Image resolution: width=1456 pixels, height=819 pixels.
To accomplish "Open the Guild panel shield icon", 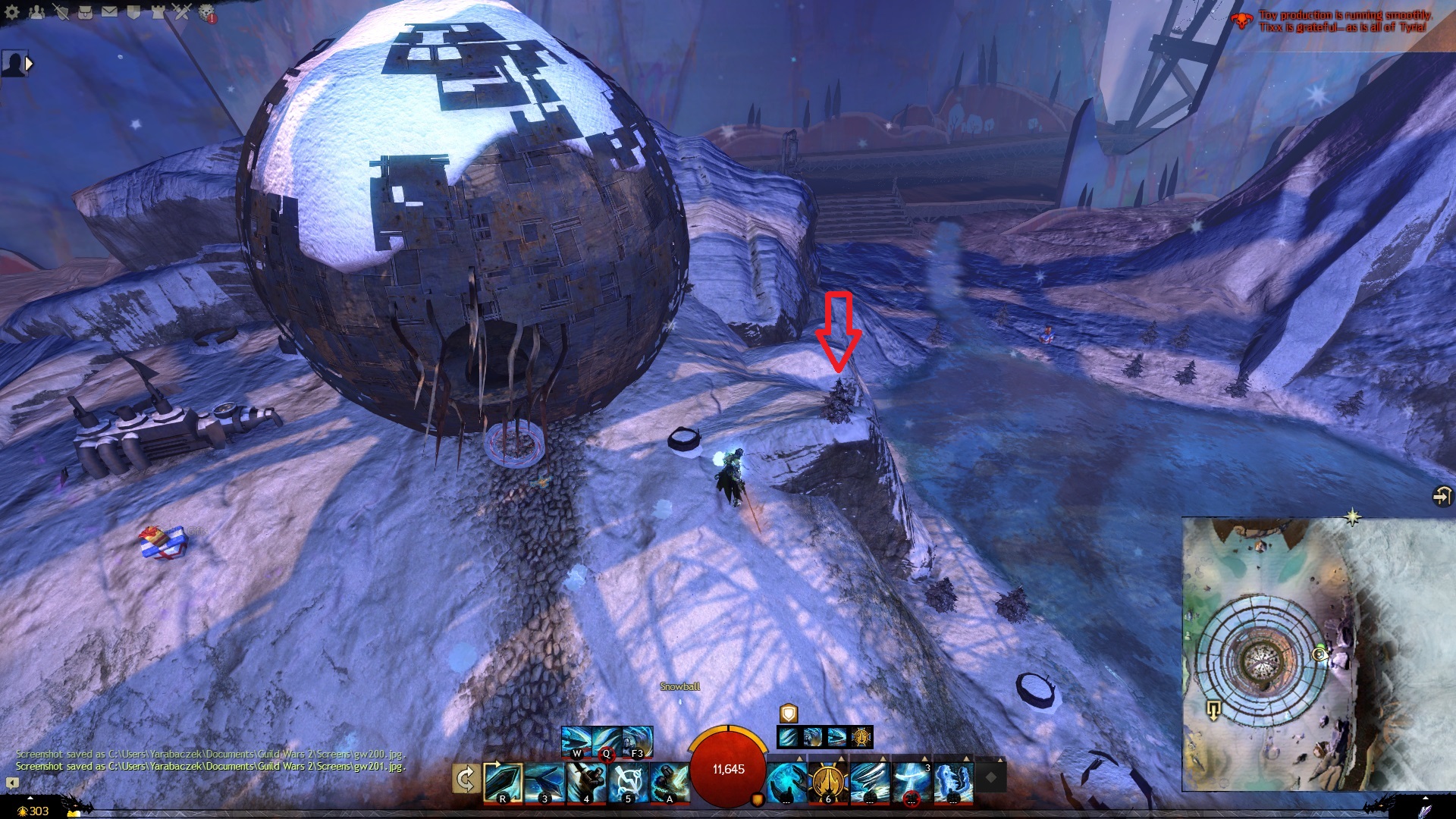I will 133,11.
